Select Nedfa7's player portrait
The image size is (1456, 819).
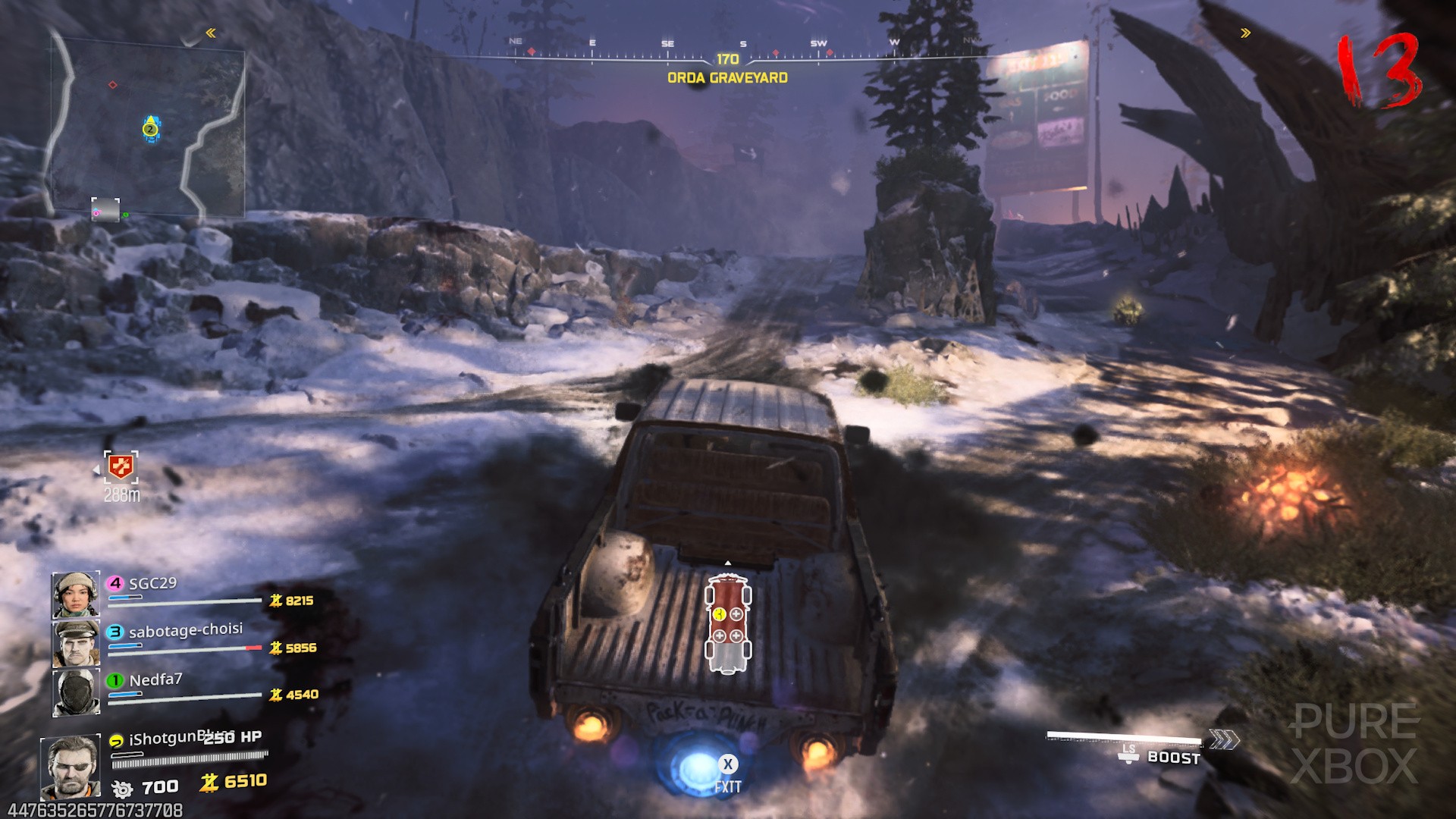tap(76, 692)
